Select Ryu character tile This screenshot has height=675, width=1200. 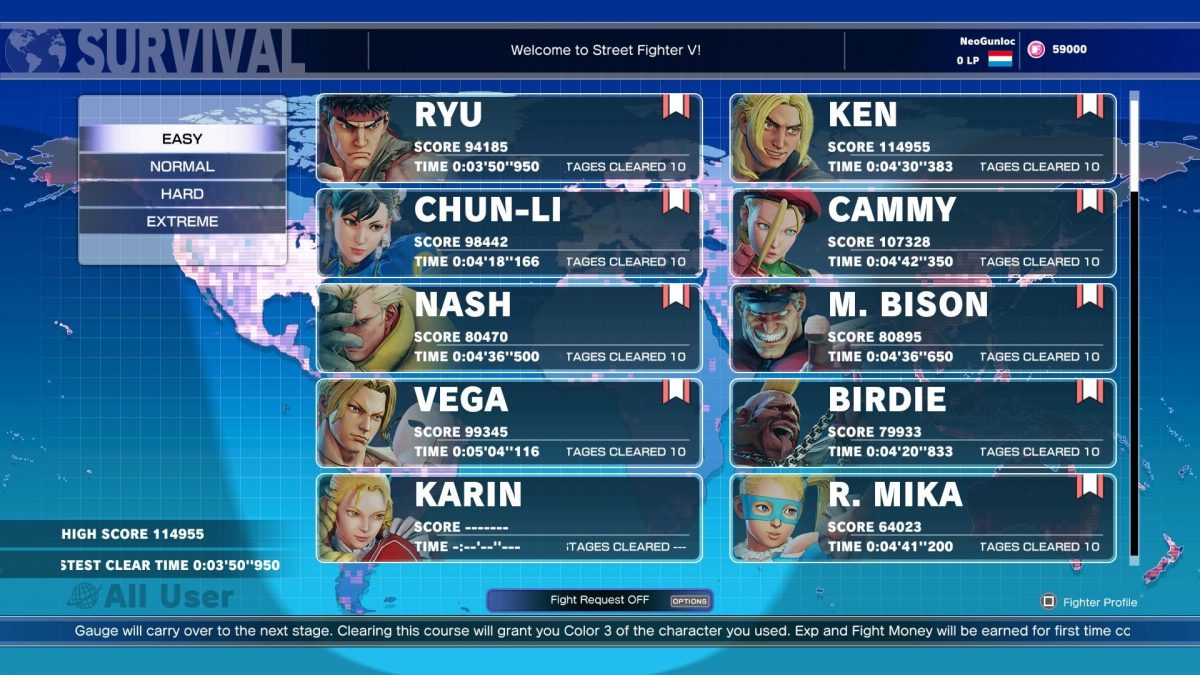click(x=509, y=138)
